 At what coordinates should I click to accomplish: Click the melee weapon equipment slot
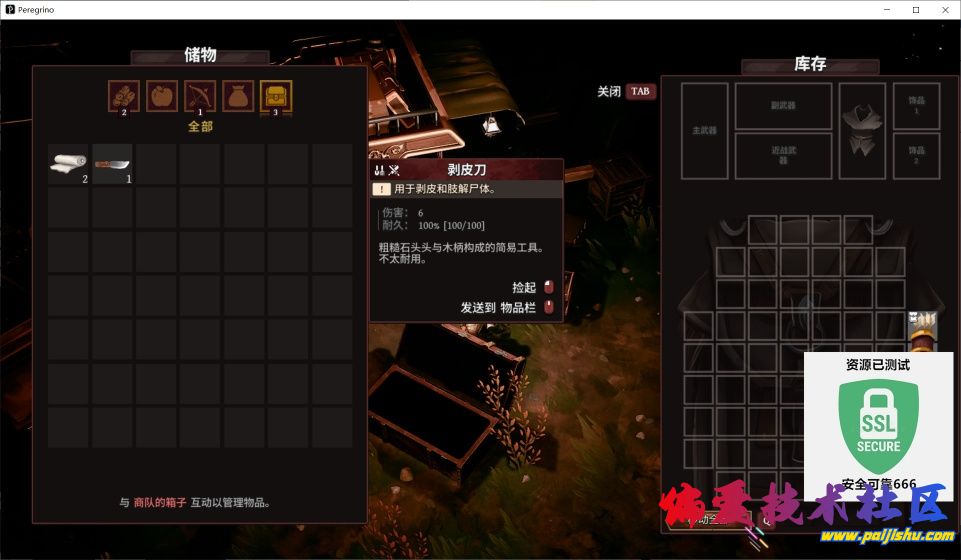pyautogui.click(x=783, y=155)
